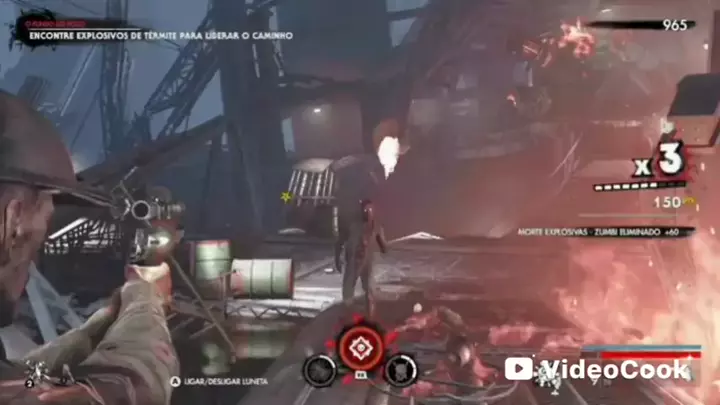Activate the right dark circular ability icon
720x405 pixels.
pos(401,370)
